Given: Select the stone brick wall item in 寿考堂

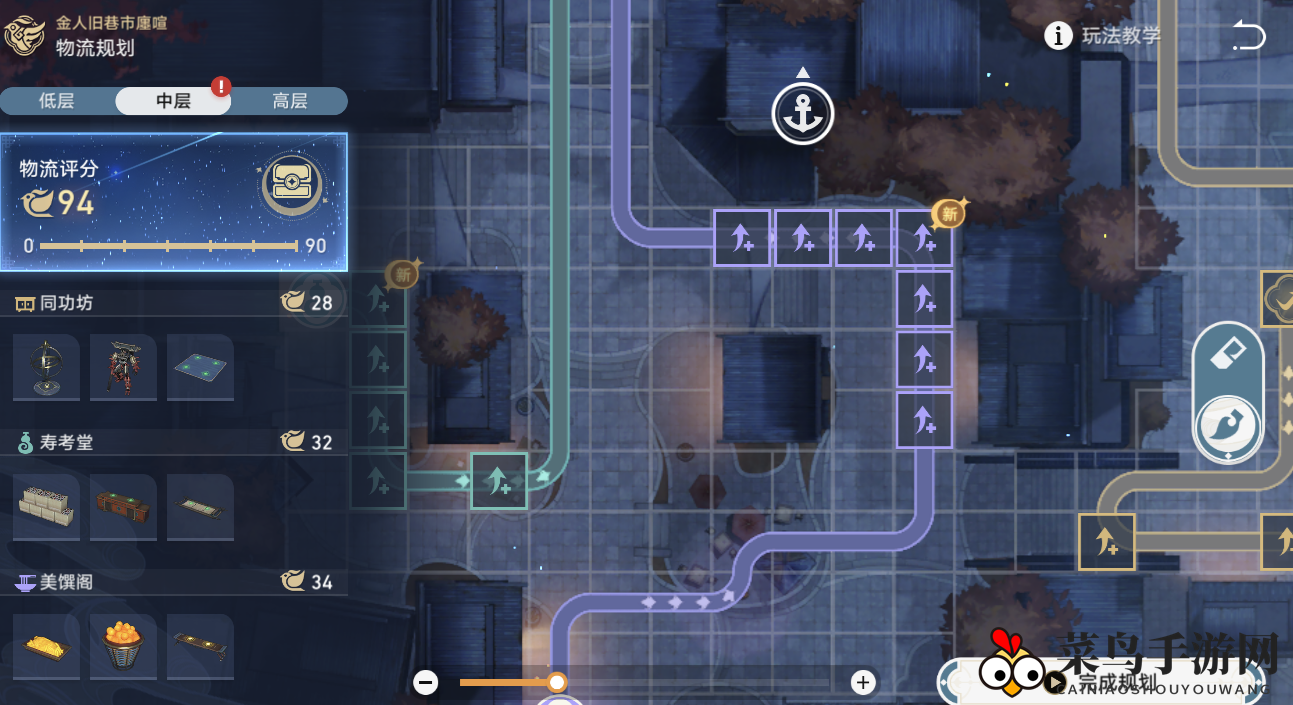Looking at the screenshot, I should click(46, 506).
